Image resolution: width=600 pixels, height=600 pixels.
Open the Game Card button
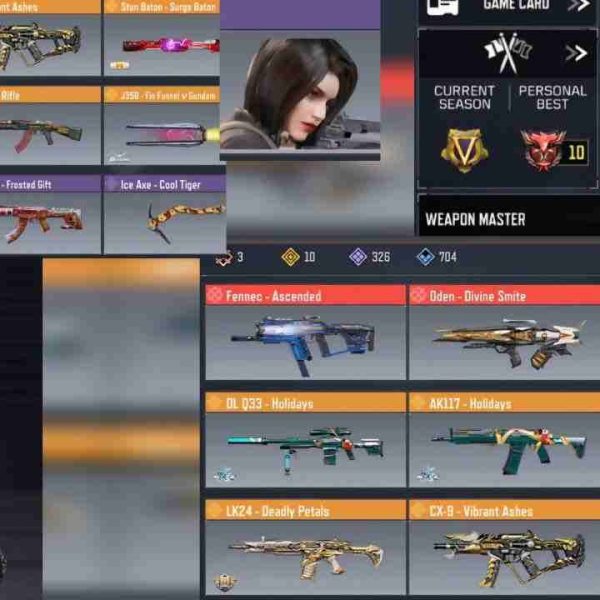pos(508,6)
